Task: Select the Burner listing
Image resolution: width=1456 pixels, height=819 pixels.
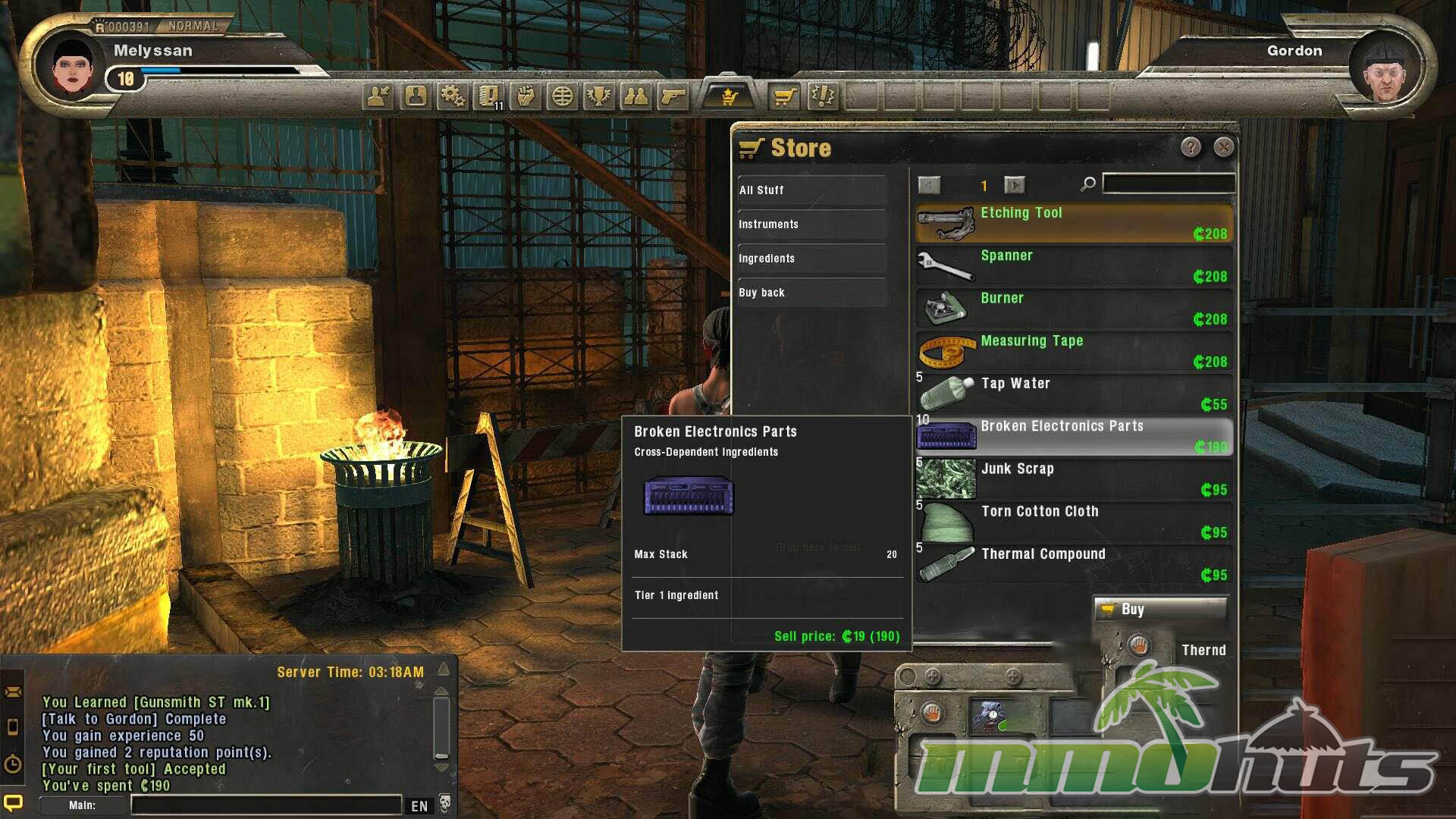Action: pyautogui.click(x=1074, y=308)
